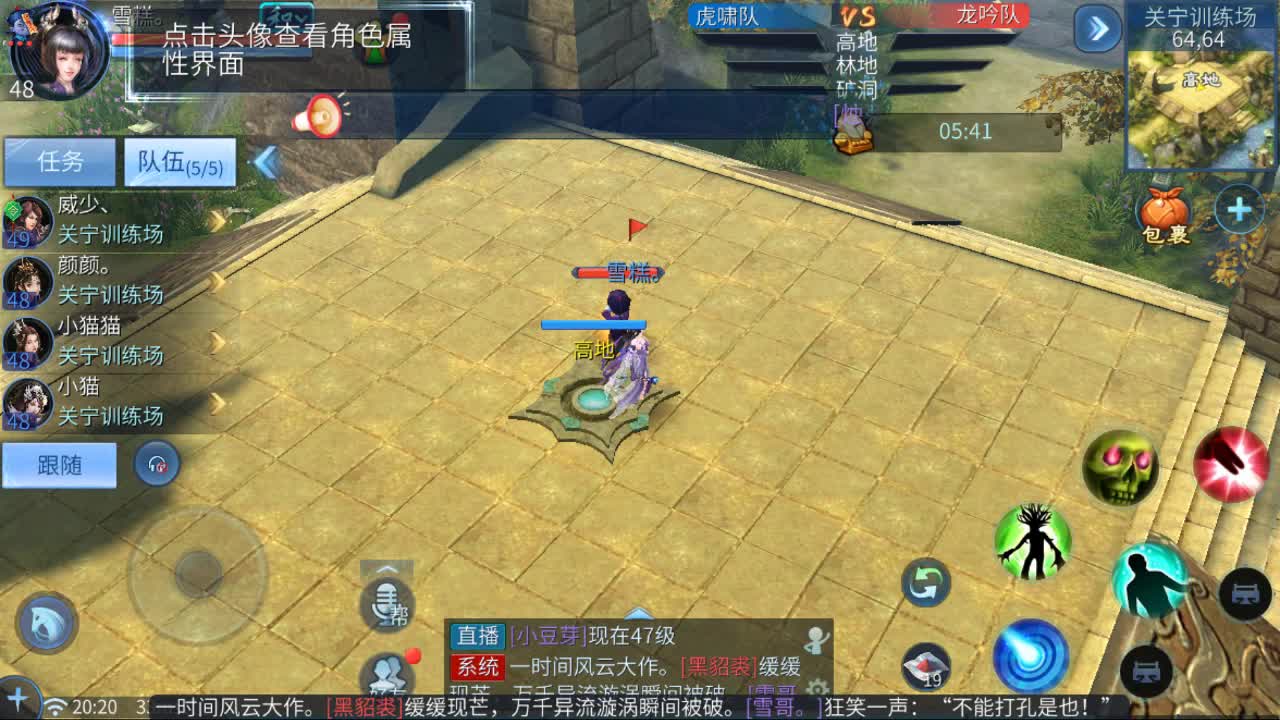
Task: Open the chat settings gear icon
Action: [x=819, y=686]
